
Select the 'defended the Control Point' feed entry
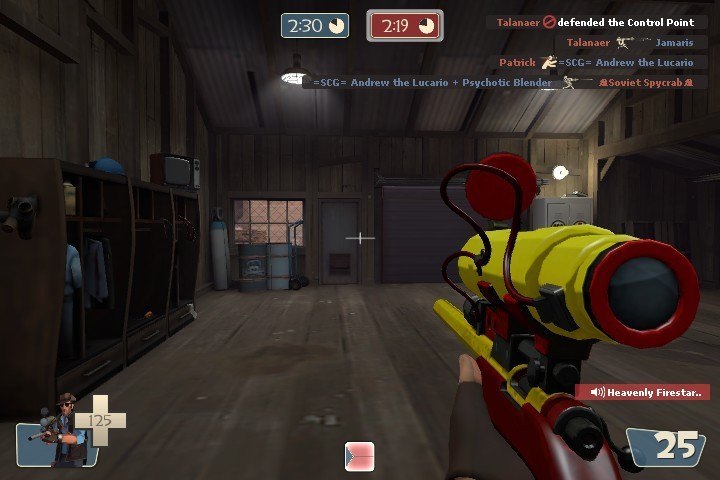point(597,22)
